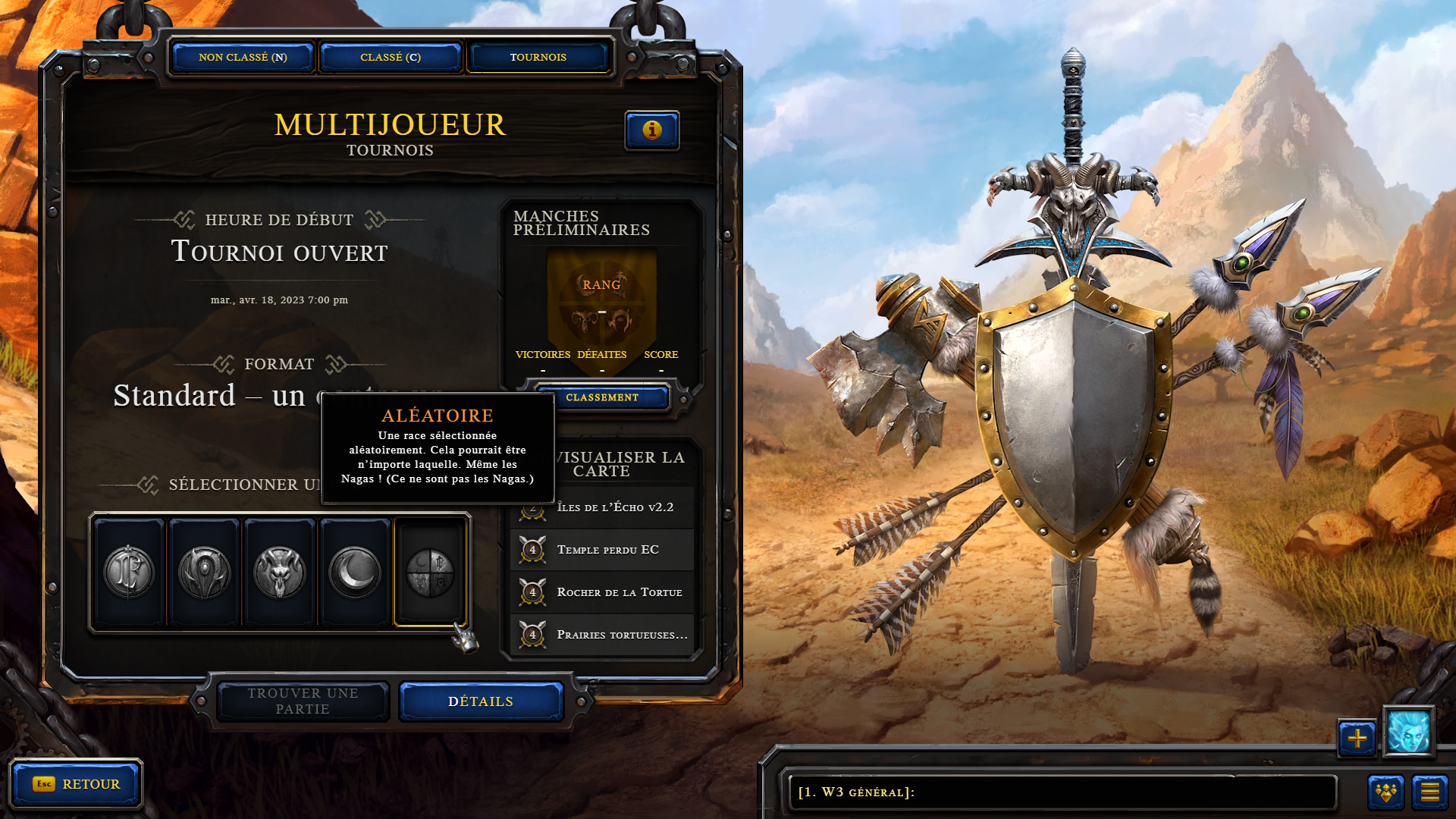Preview the Temple perdu EC map

(607, 550)
